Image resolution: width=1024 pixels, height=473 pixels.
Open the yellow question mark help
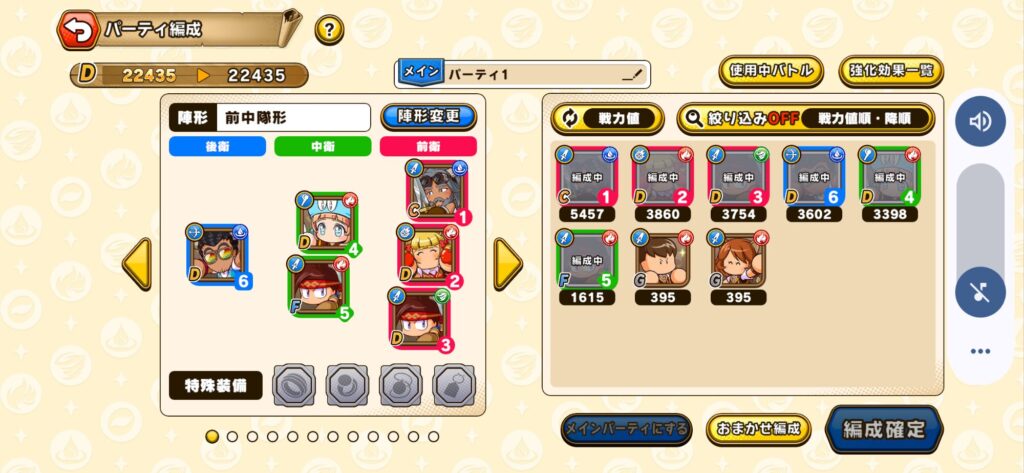pyautogui.click(x=329, y=29)
